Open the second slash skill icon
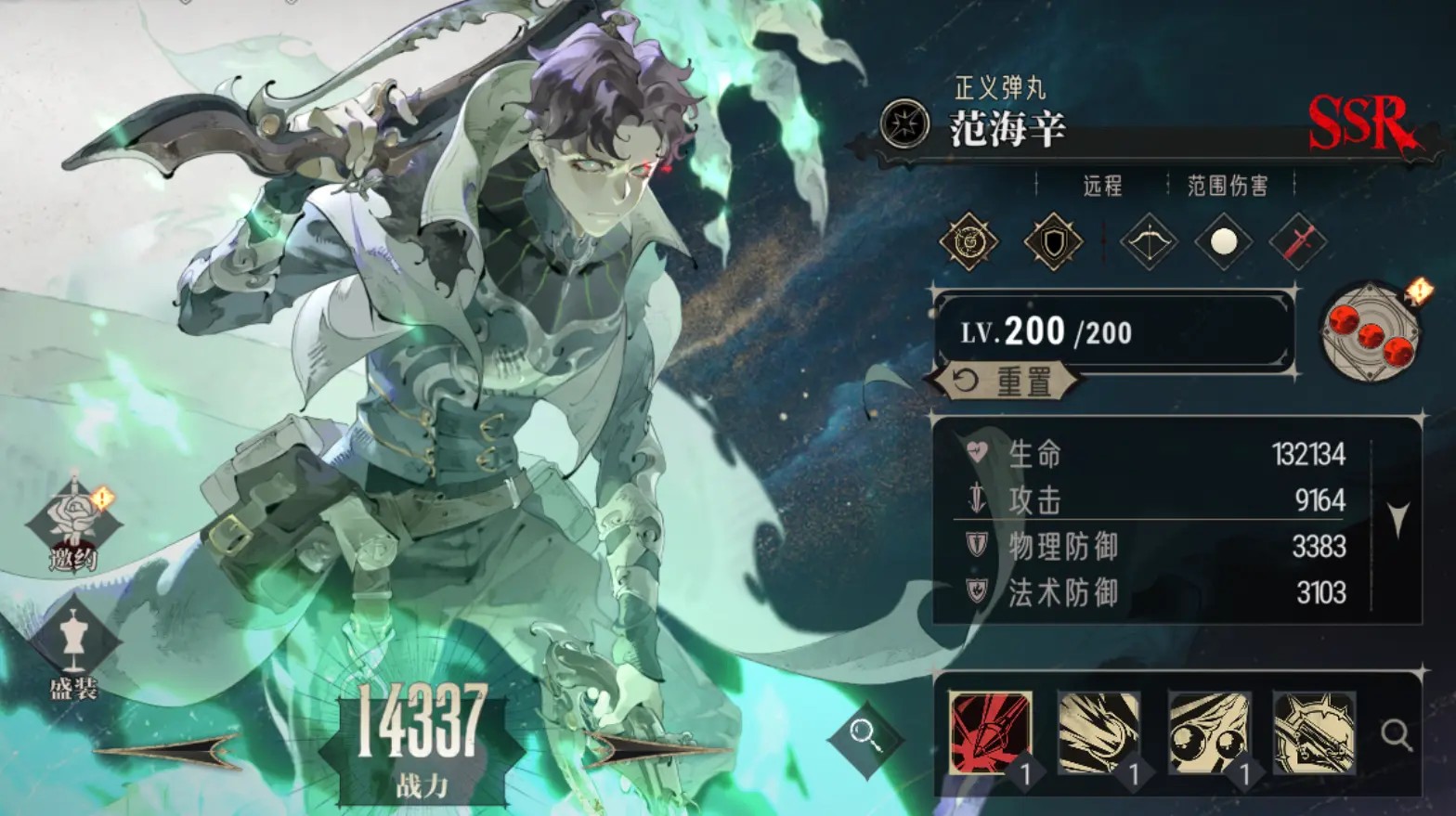Viewport: 1456px width, 816px height. pyautogui.click(x=1100, y=733)
